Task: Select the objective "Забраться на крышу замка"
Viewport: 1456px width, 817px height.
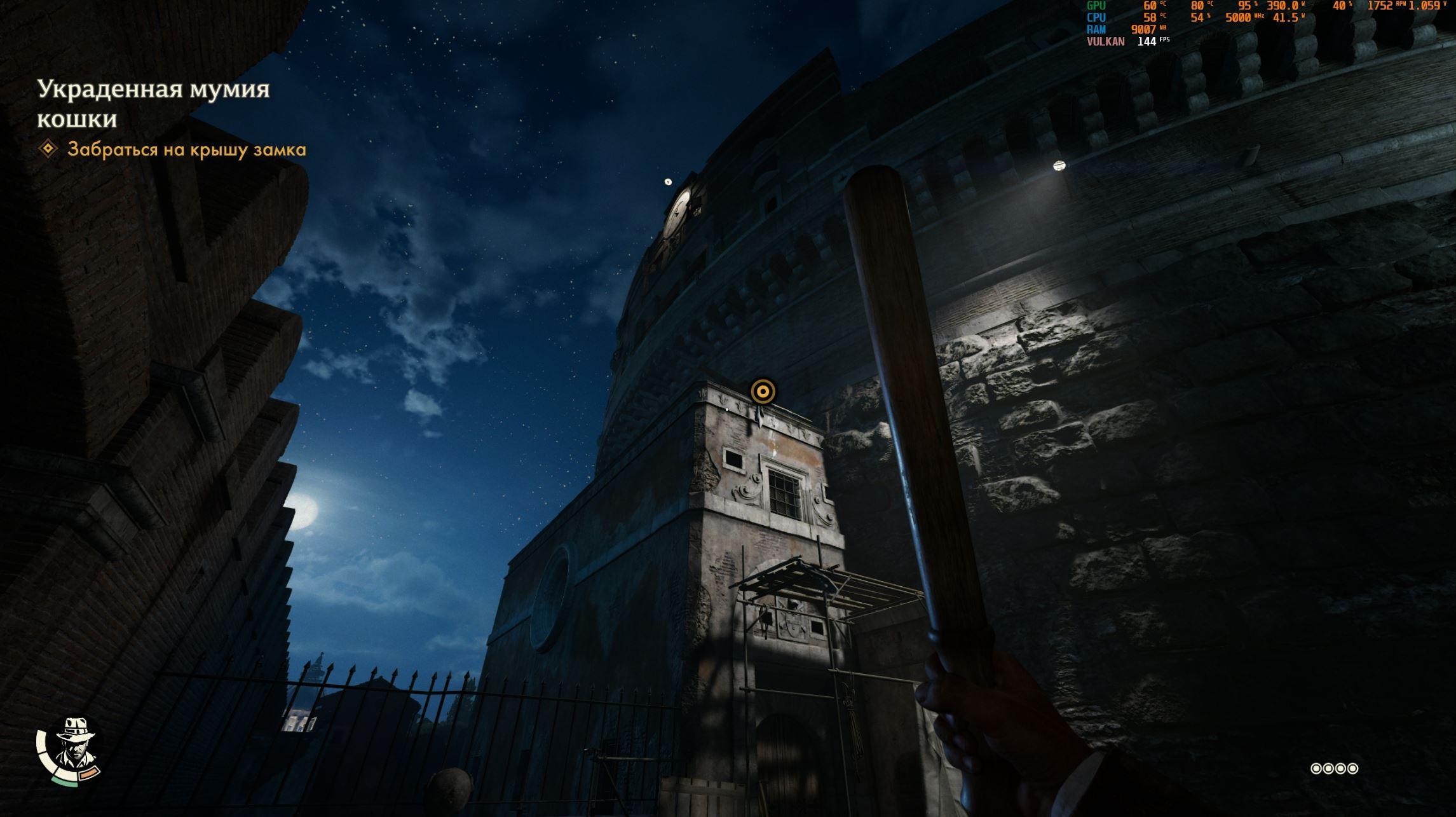Action: click(186, 149)
